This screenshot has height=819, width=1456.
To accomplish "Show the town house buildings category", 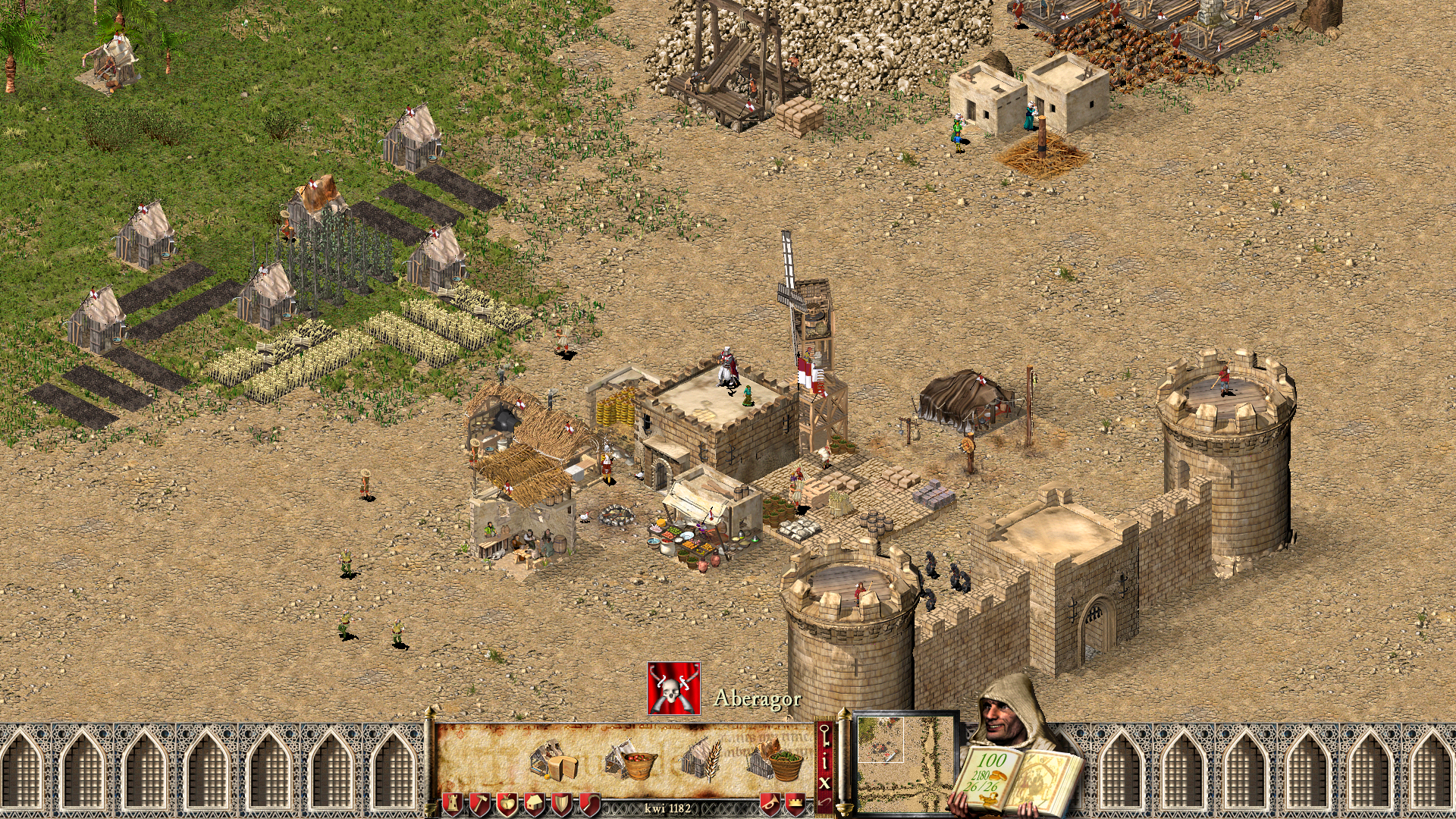I will tap(534, 804).
